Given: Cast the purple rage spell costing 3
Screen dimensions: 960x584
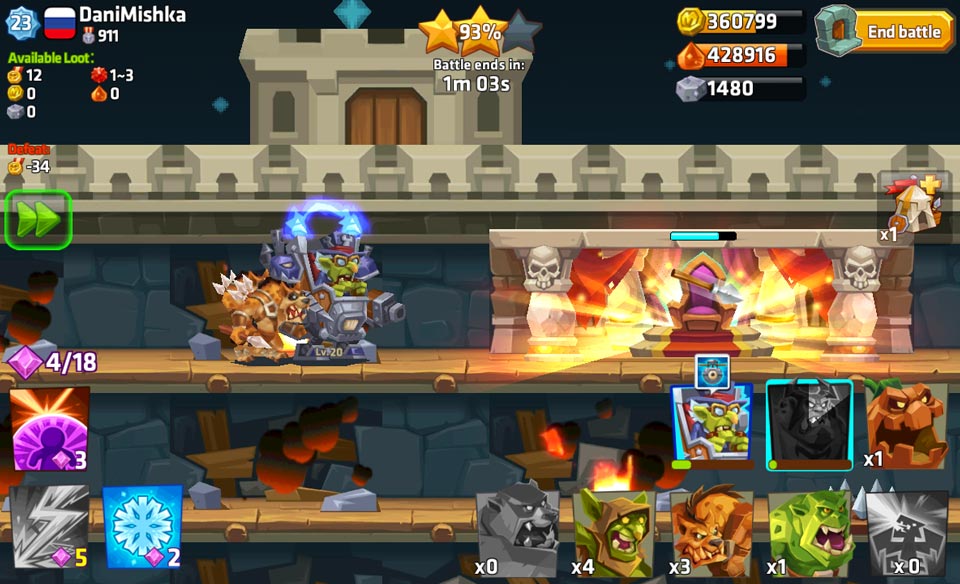Looking at the screenshot, I should [x=49, y=429].
